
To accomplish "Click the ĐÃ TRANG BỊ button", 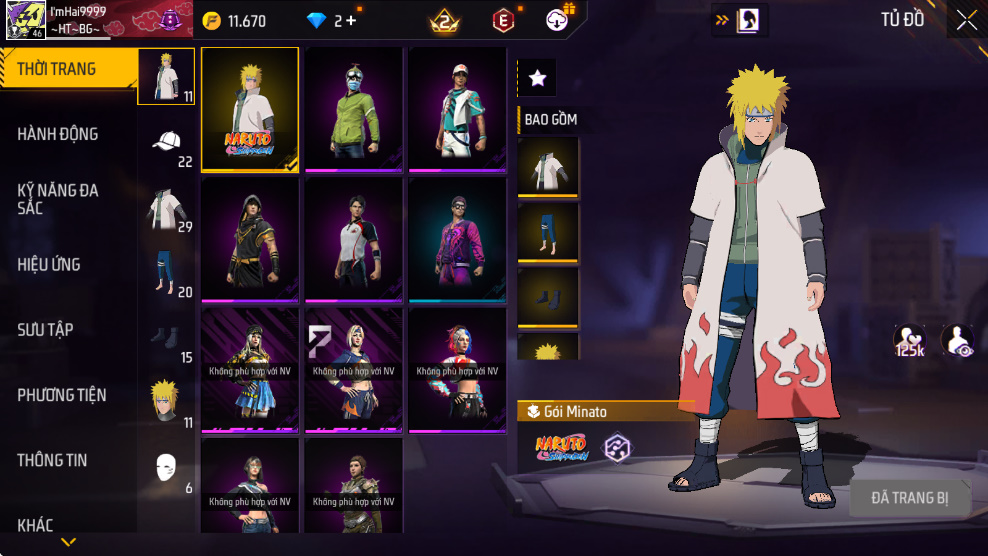I will (x=909, y=497).
